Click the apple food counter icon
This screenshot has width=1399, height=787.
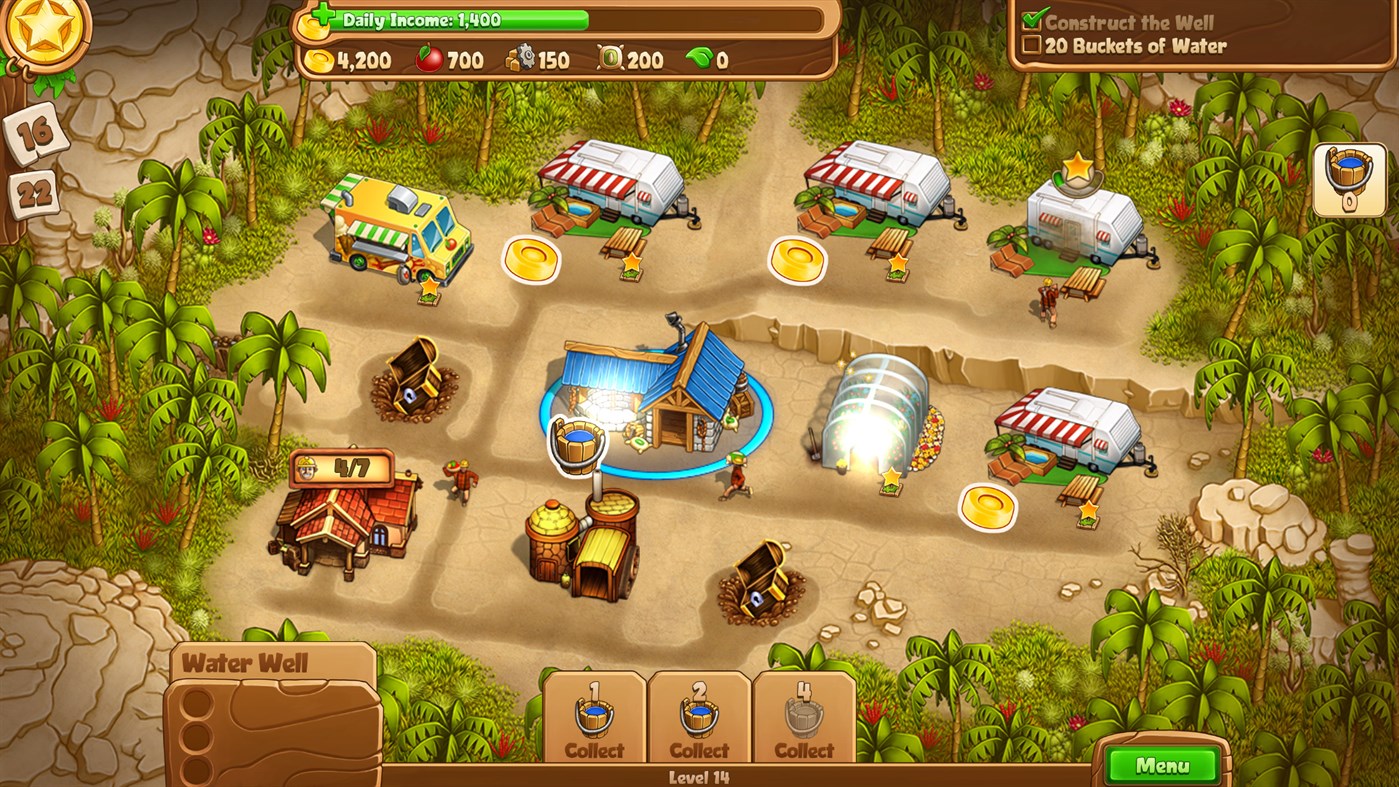[x=427, y=59]
